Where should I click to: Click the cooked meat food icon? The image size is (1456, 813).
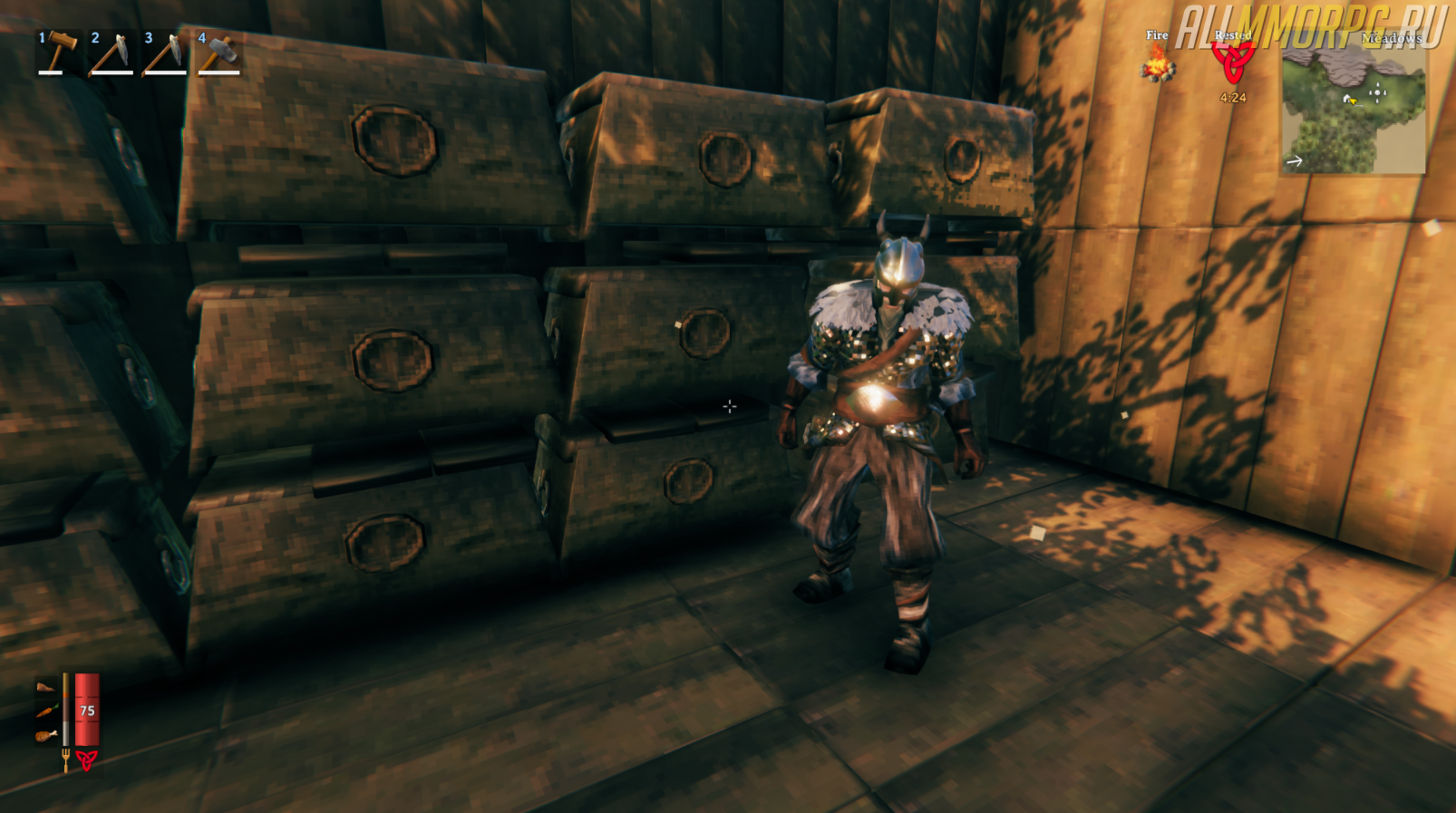tap(45, 688)
